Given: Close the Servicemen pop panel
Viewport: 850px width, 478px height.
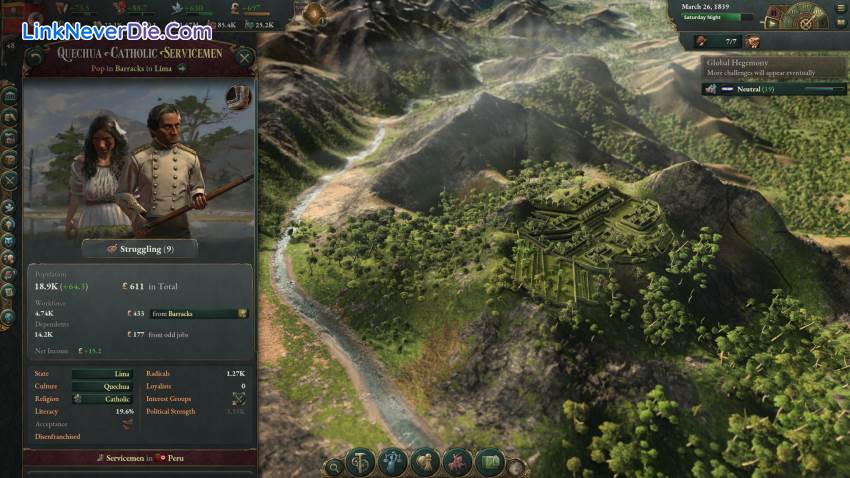Looking at the screenshot, I should pos(245,59).
